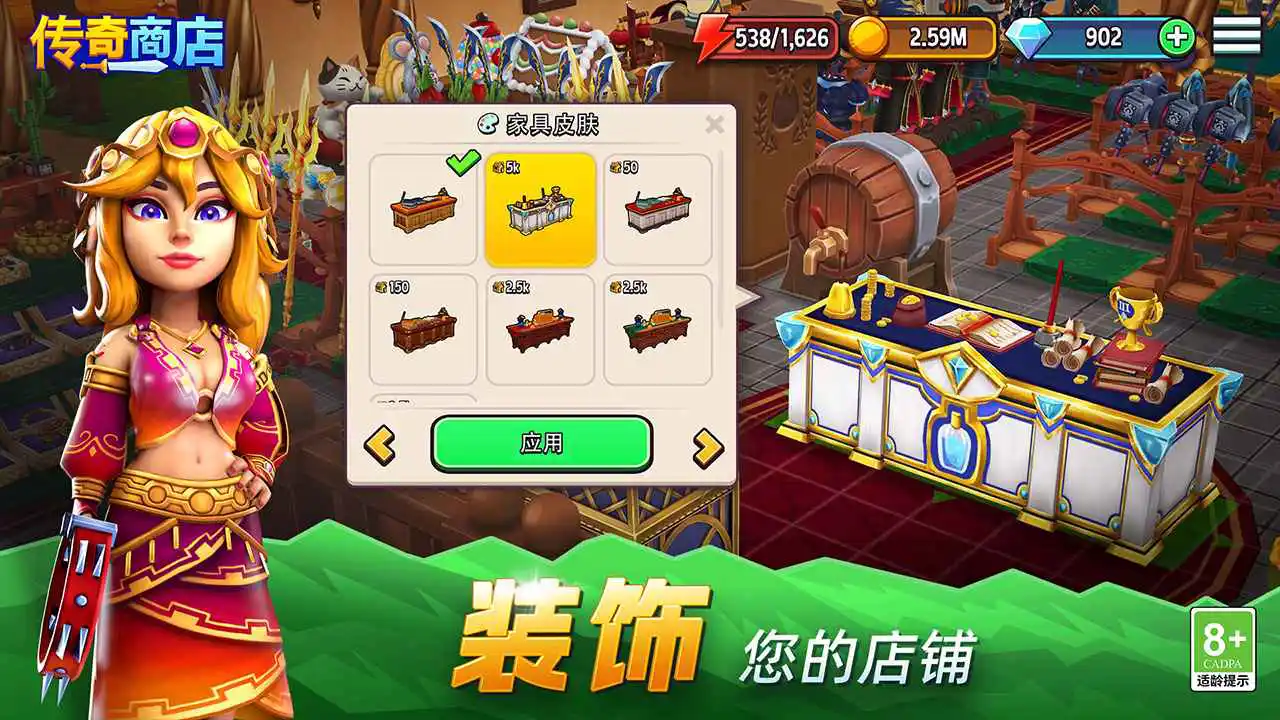
Task: Click the chest price icon on the 5k skin
Action: point(497,166)
